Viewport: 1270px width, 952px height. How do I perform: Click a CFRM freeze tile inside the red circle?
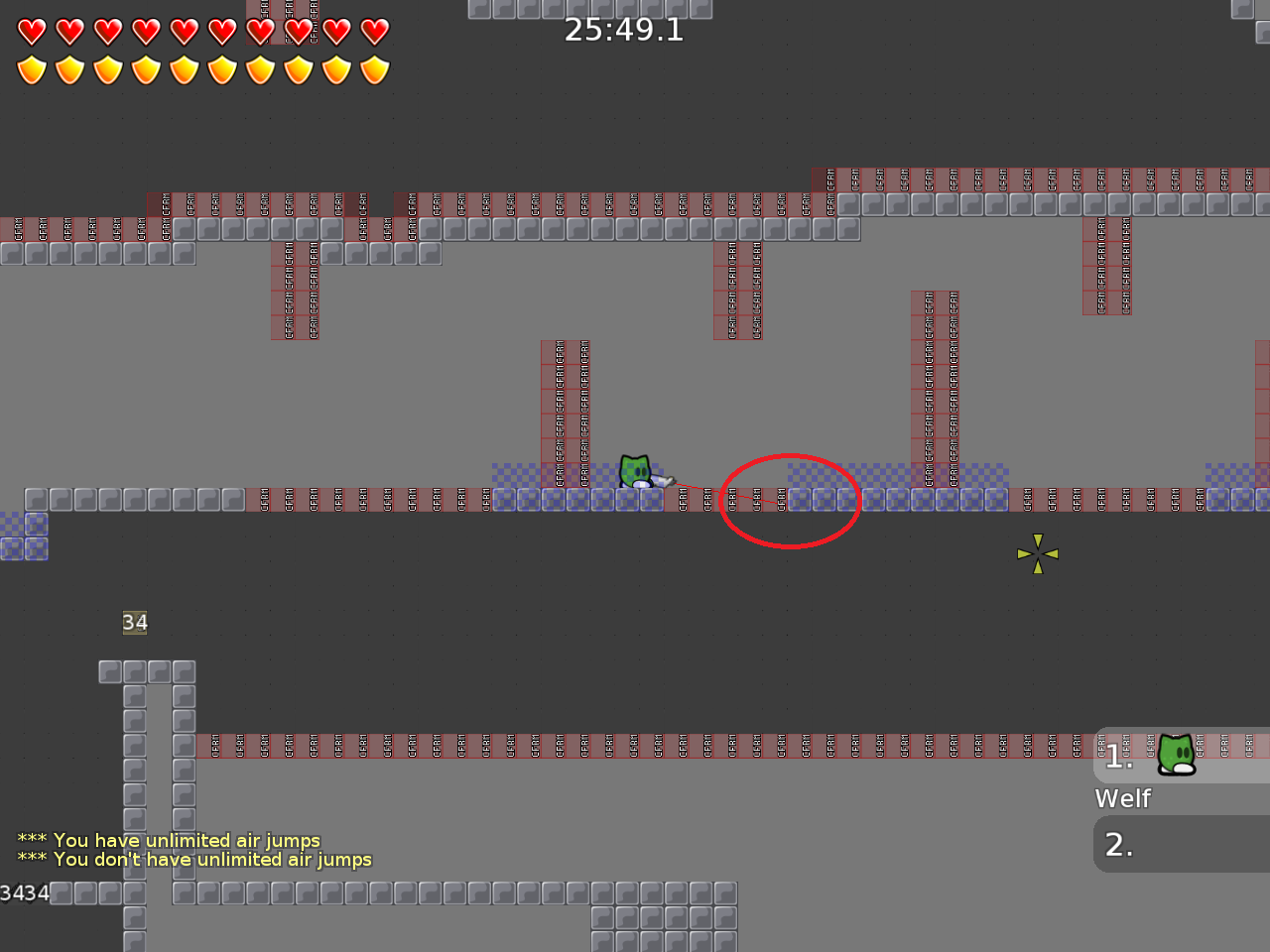(756, 500)
